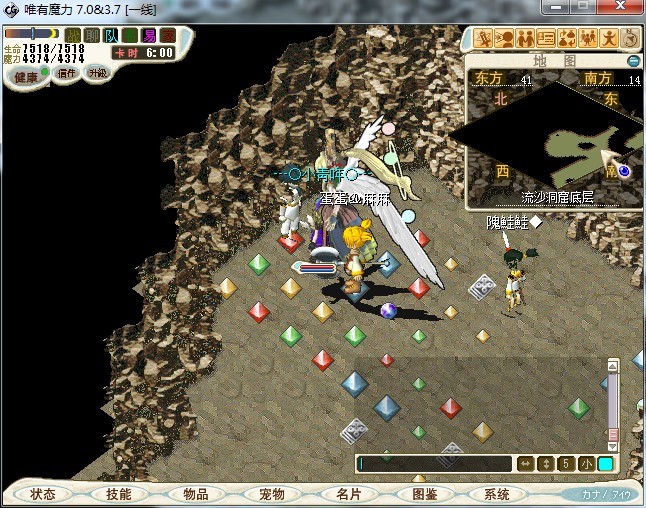The image size is (646, 508).
Task: Toggle the 队 party switch
Action: coord(111,36)
